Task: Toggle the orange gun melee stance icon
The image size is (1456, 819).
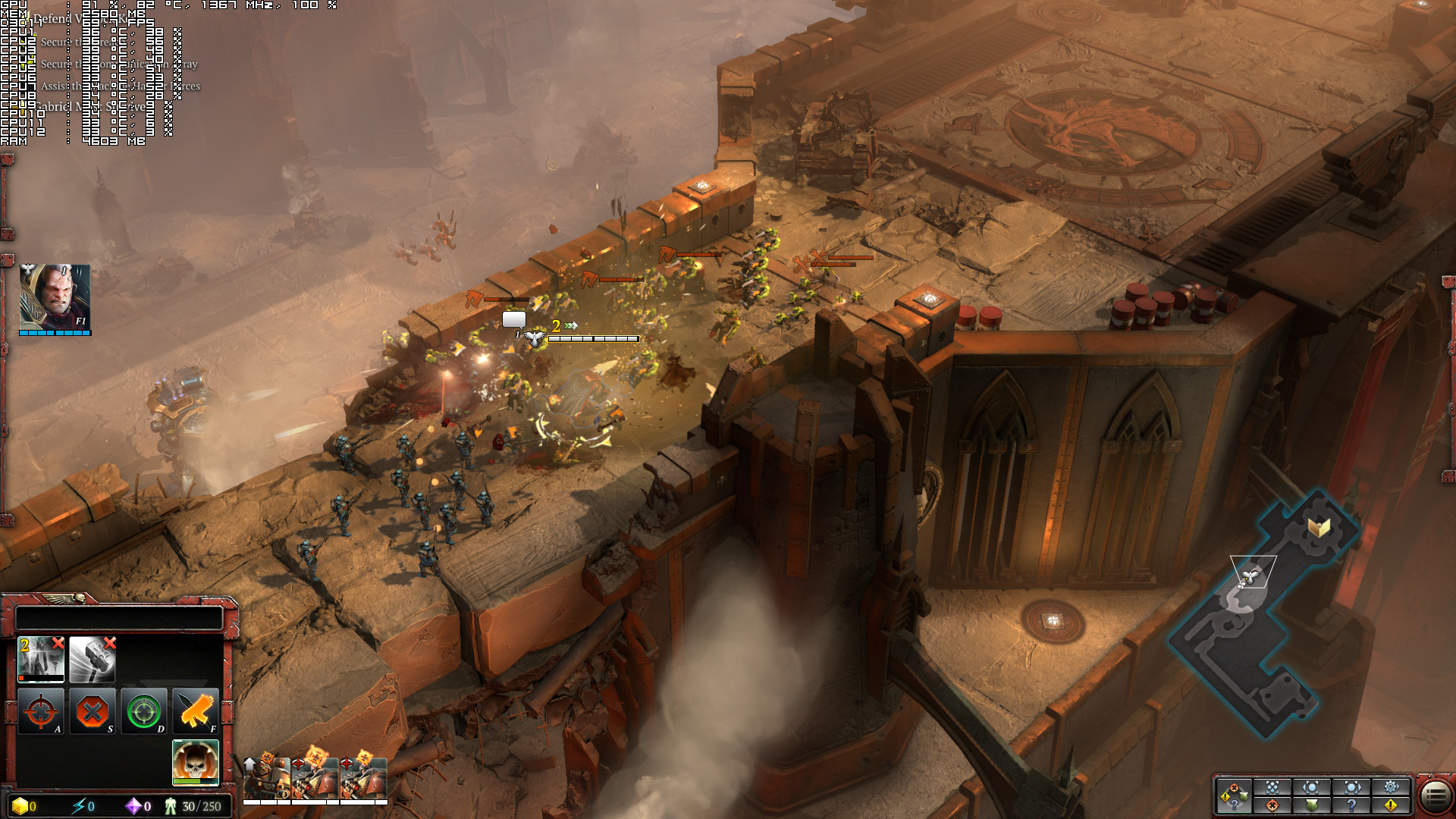Action: (196, 711)
